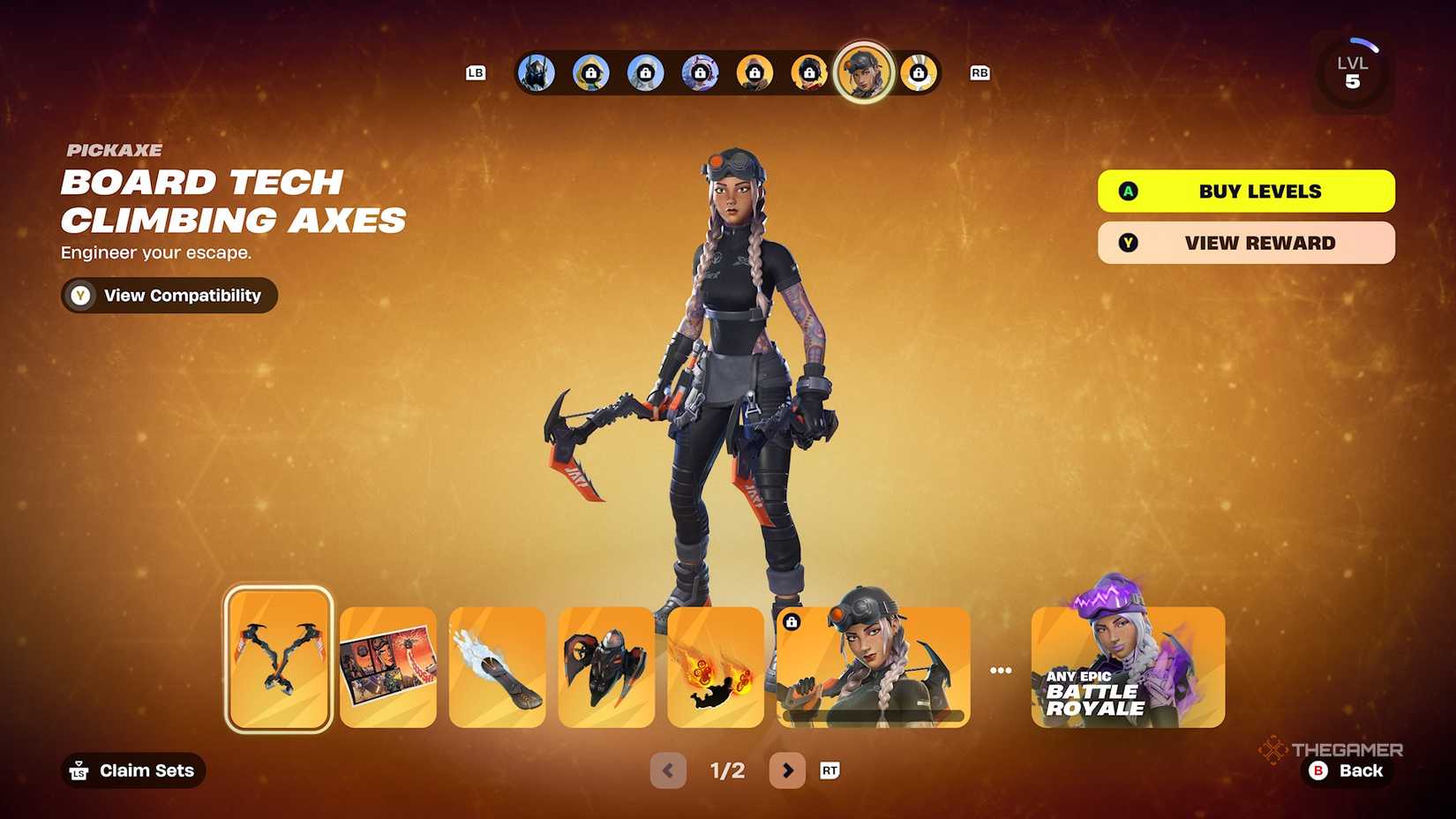Open the locked bunny page icon beside RB
This screenshot has height=819, width=1456.
pos(919,73)
